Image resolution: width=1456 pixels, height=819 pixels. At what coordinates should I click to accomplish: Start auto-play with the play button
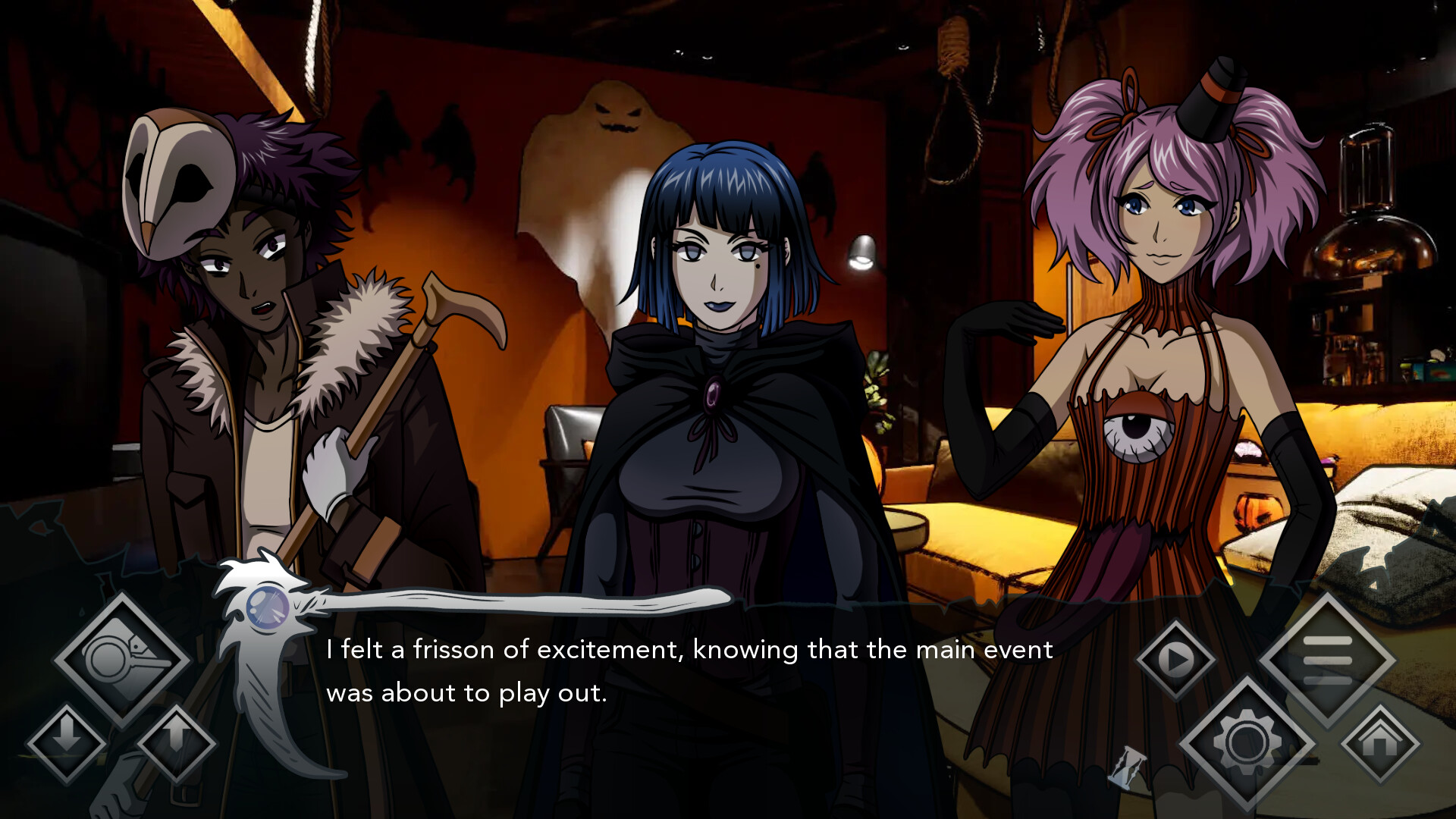[x=1176, y=660]
